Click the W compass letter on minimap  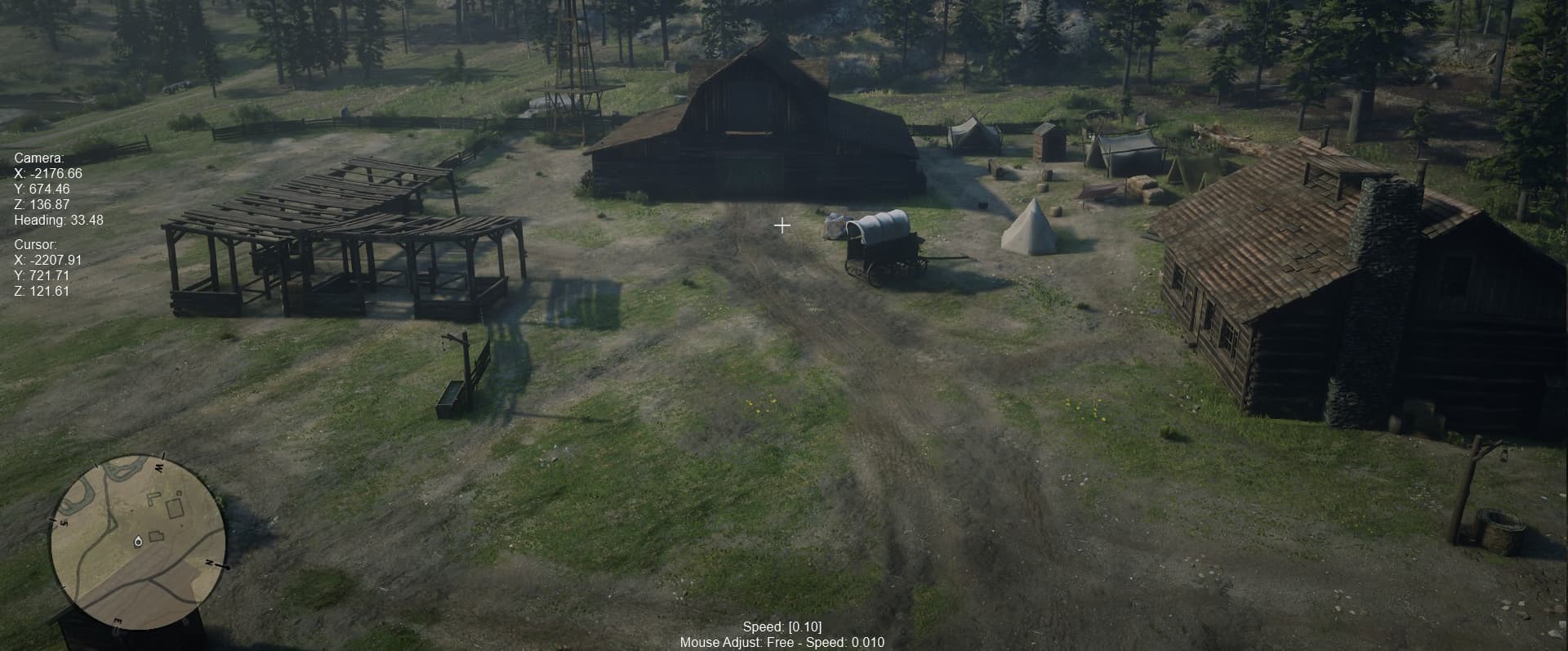pyautogui.click(x=159, y=466)
